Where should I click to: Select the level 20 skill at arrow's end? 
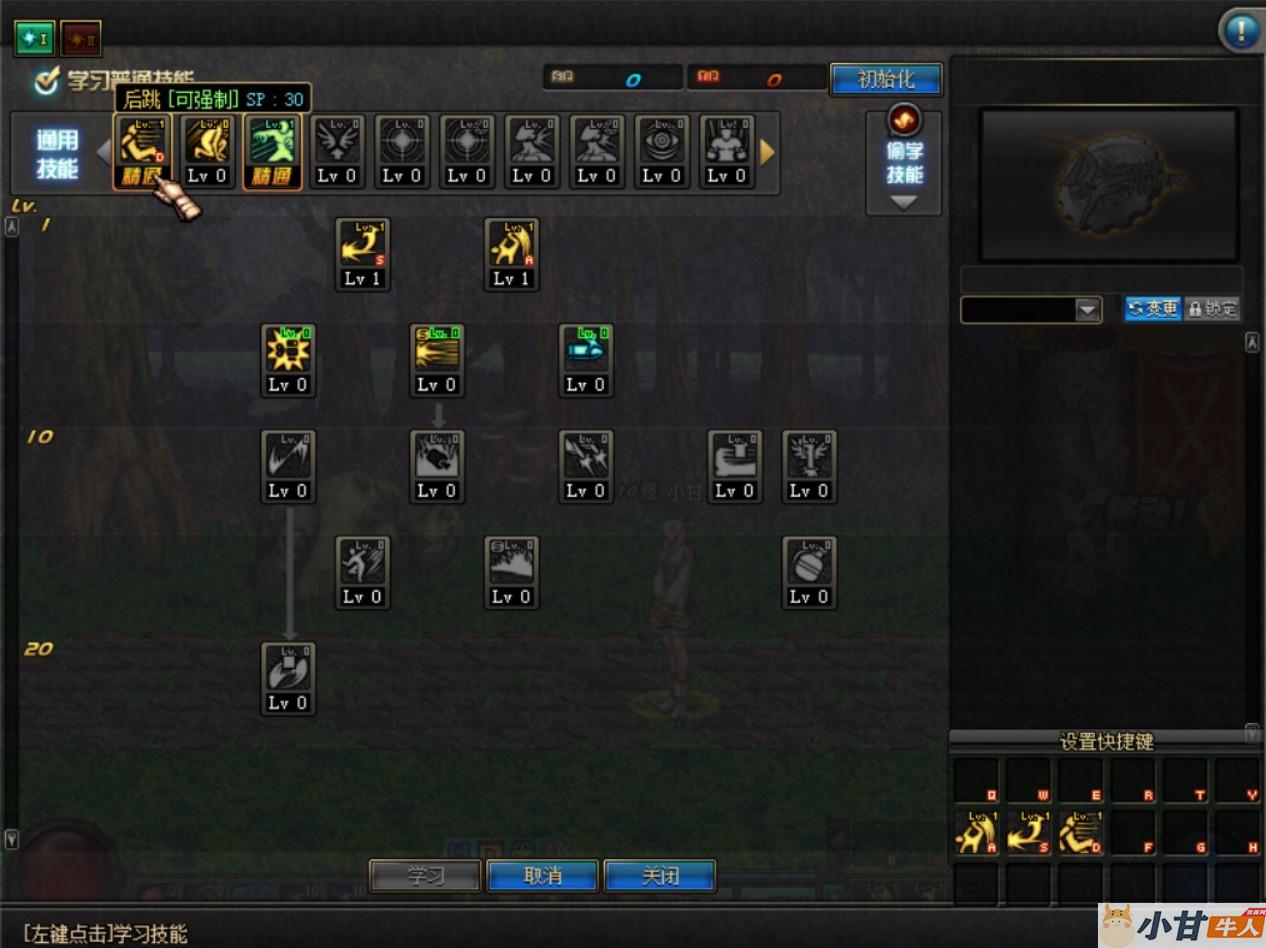pyautogui.click(x=288, y=670)
